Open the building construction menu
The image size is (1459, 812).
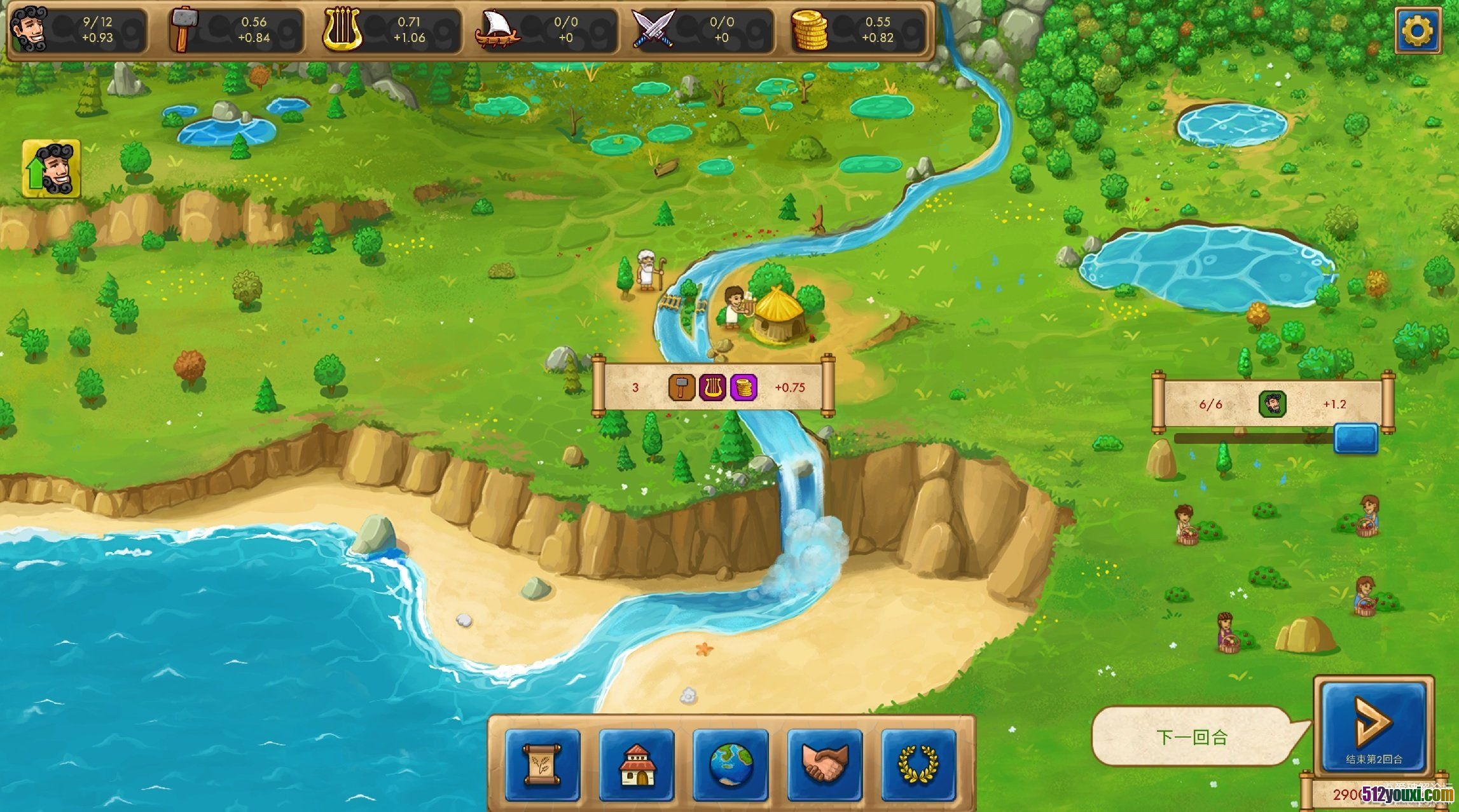click(x=637, y=764)
